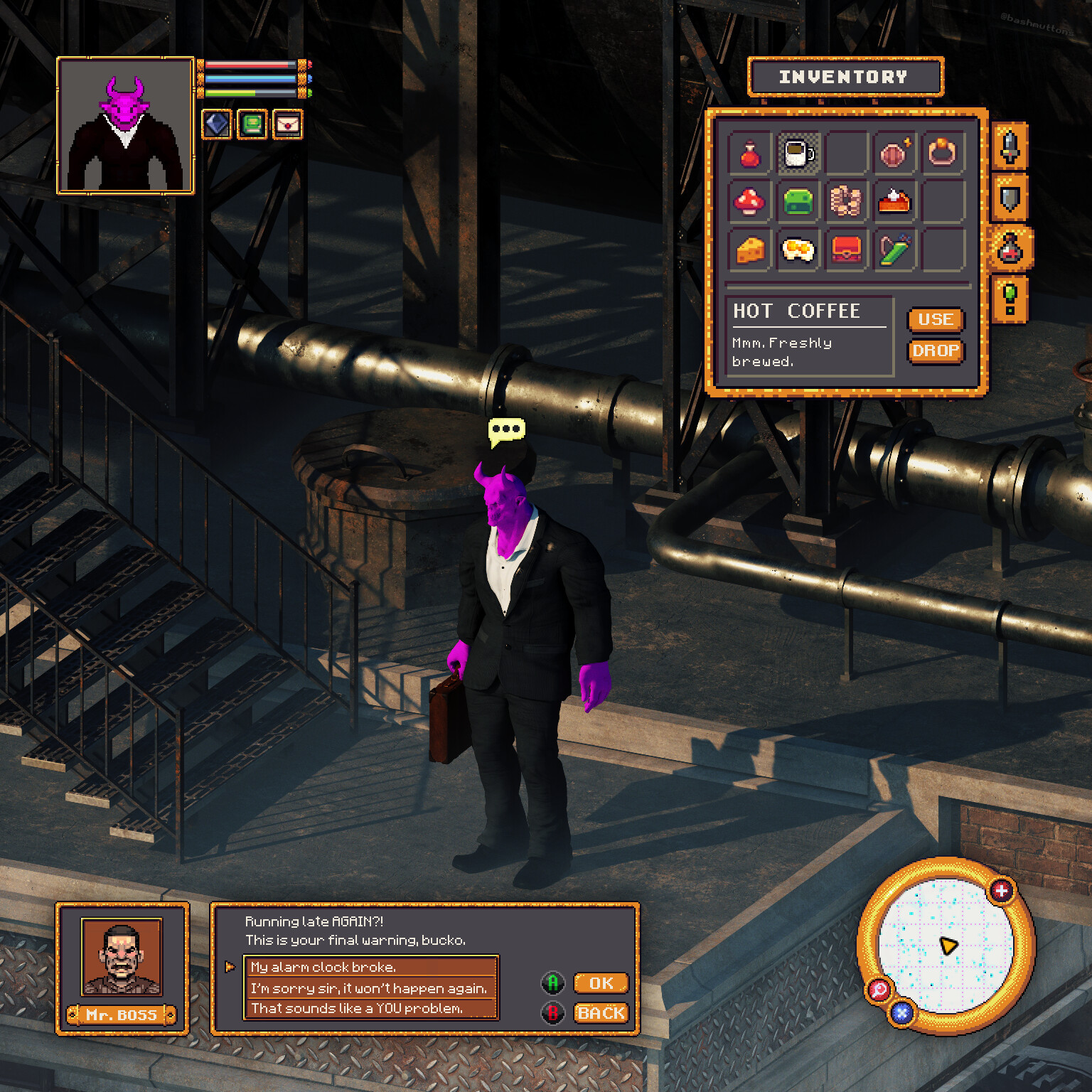This screenshot has width=1092, height=1092.
Task: Choose the reply "My alarm clock broke."
Action: click(x=370, y=967)
